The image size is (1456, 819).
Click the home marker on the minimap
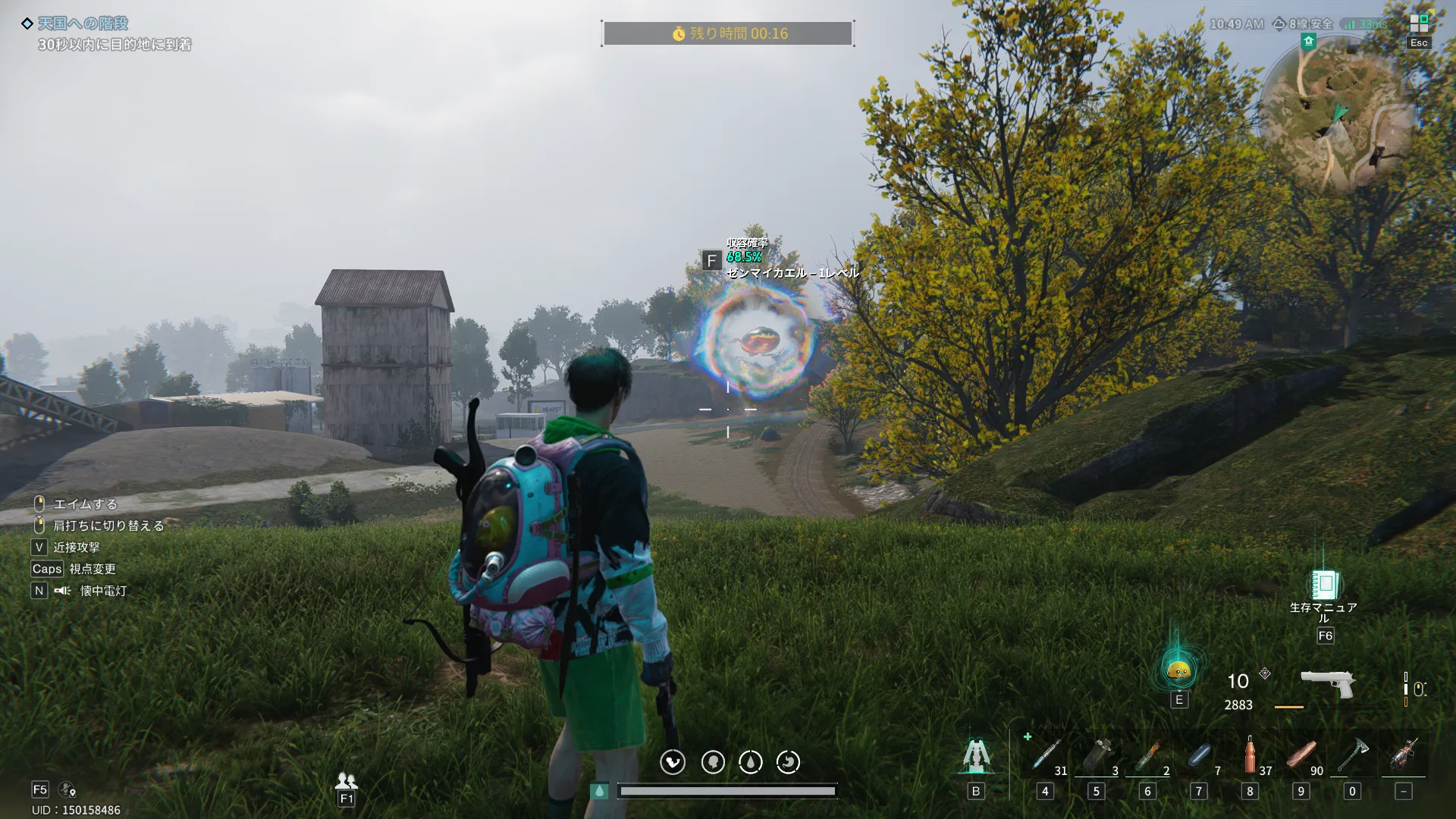pyautogui.click(x=1308, y=42)
